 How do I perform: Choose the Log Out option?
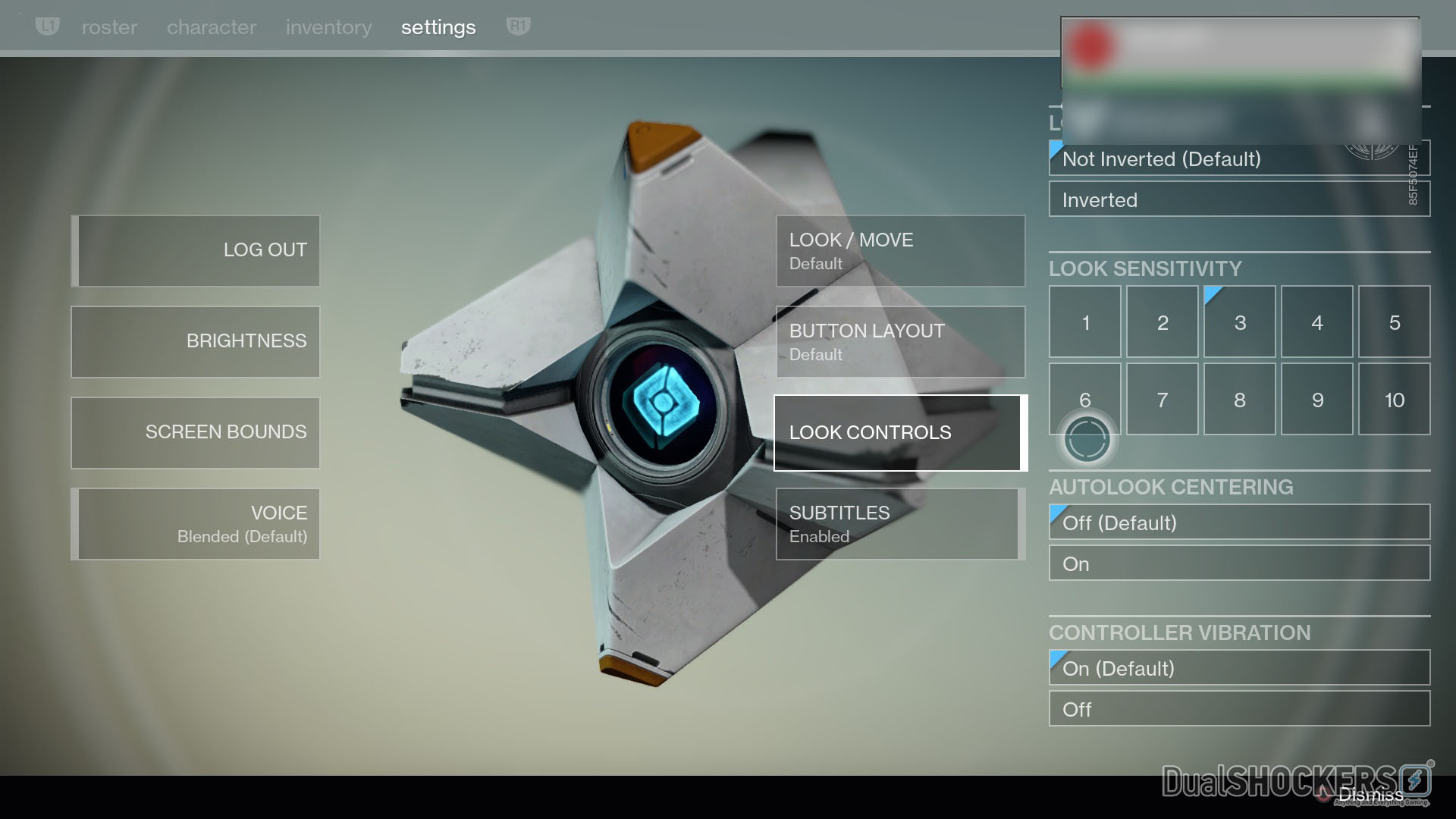point(196,250)
